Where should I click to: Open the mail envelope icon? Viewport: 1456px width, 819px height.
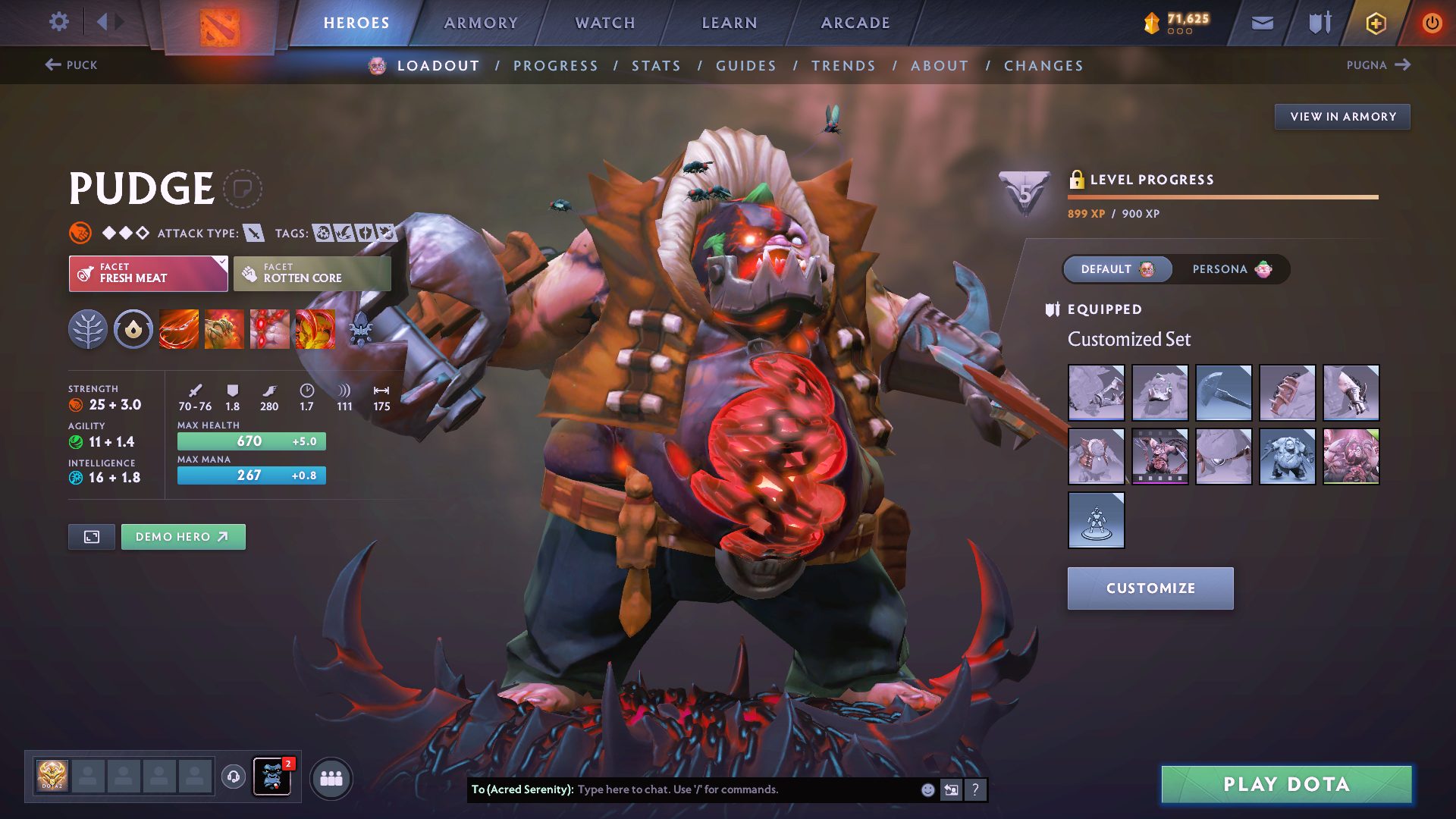point(1262,23)
